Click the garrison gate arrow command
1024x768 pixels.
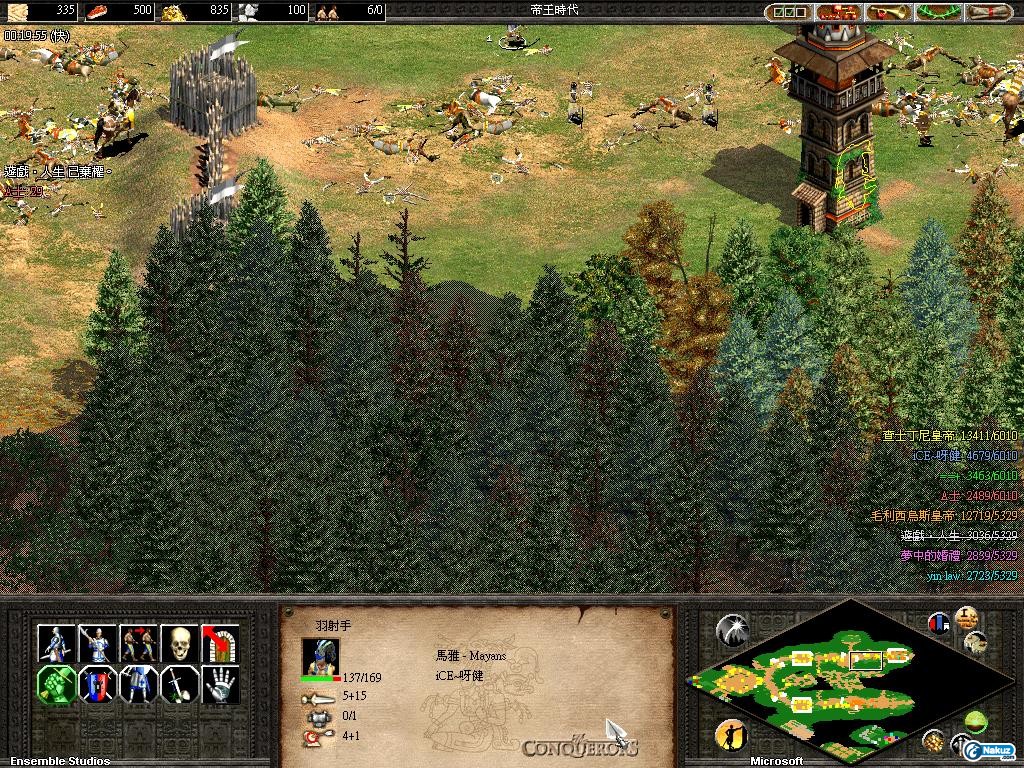(x=220, y=643)
